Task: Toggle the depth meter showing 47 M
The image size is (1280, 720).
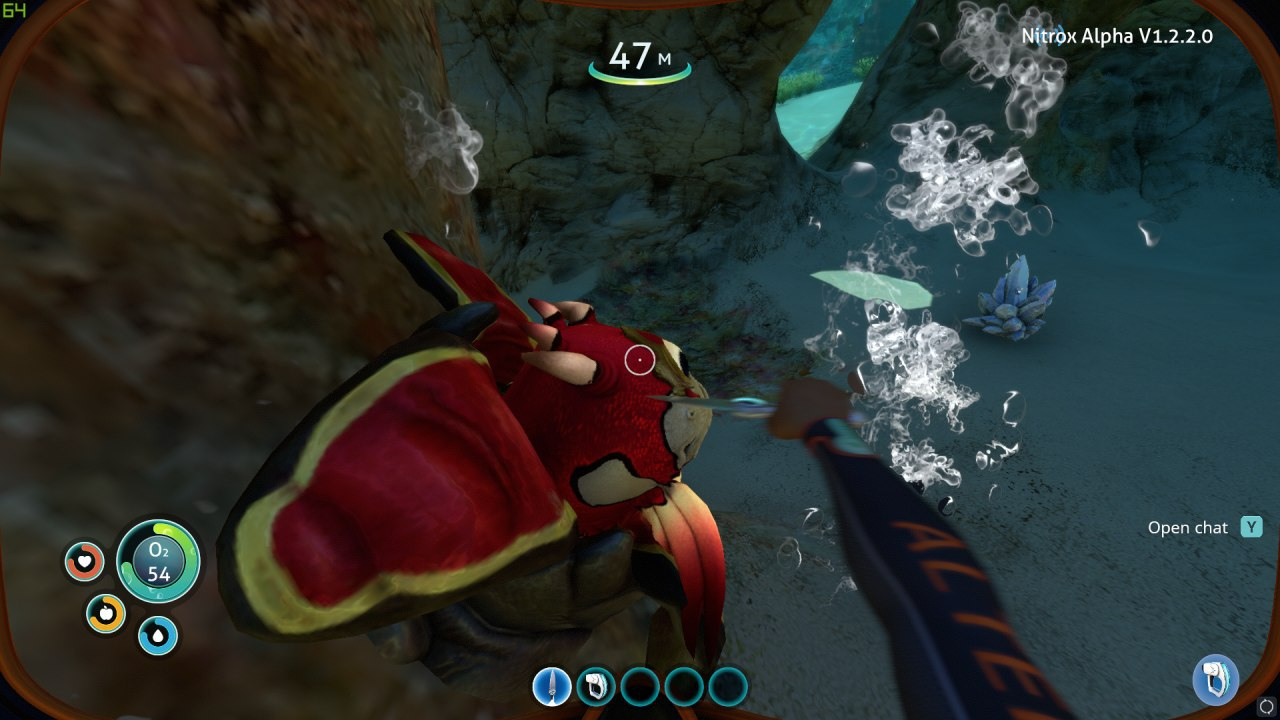Action: pos(639,55)
